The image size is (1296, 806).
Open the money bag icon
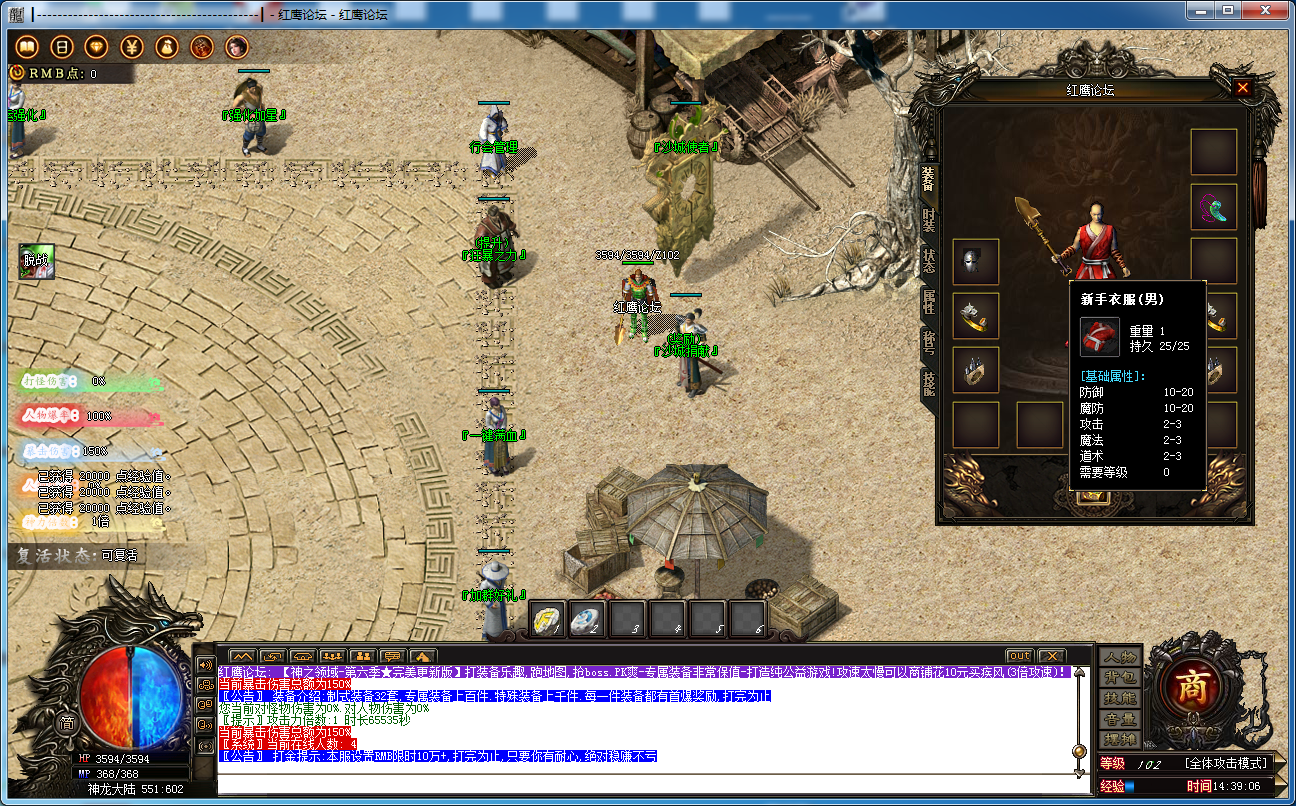(x=167, y=47)
